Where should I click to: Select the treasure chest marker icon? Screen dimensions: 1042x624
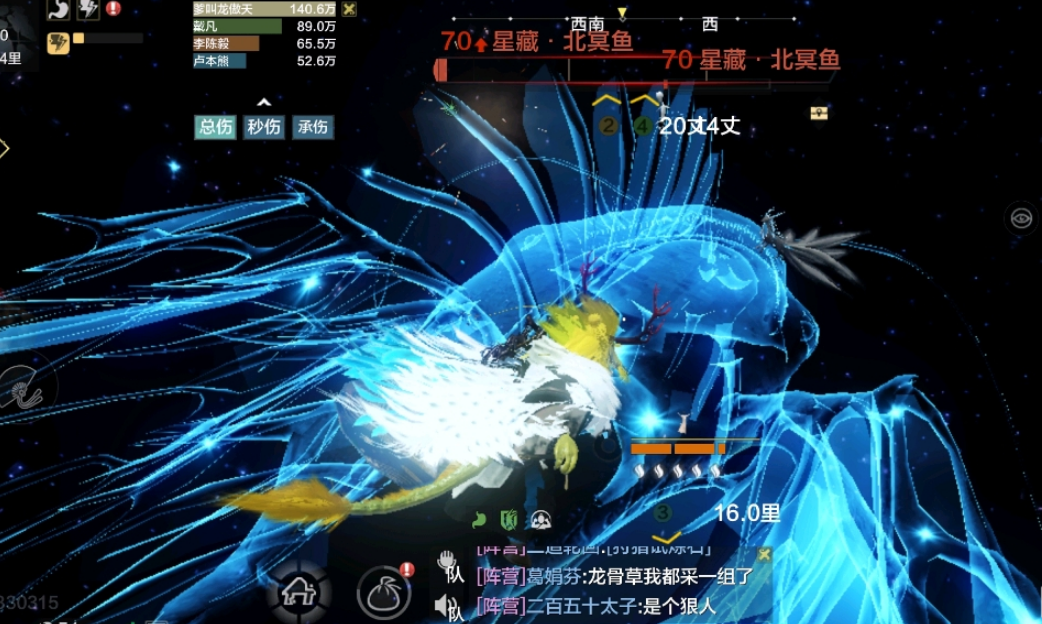point(819,113)
